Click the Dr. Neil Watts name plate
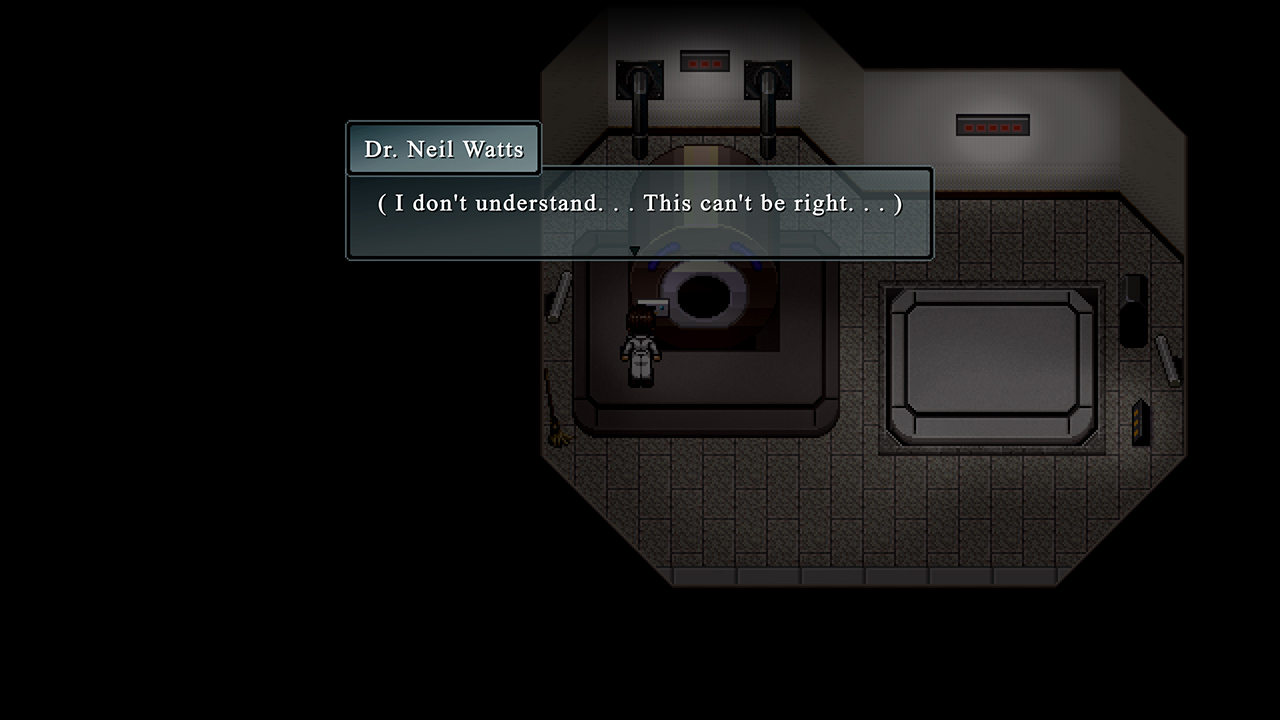Screen dimensions: 1280x720 [443, 148]
